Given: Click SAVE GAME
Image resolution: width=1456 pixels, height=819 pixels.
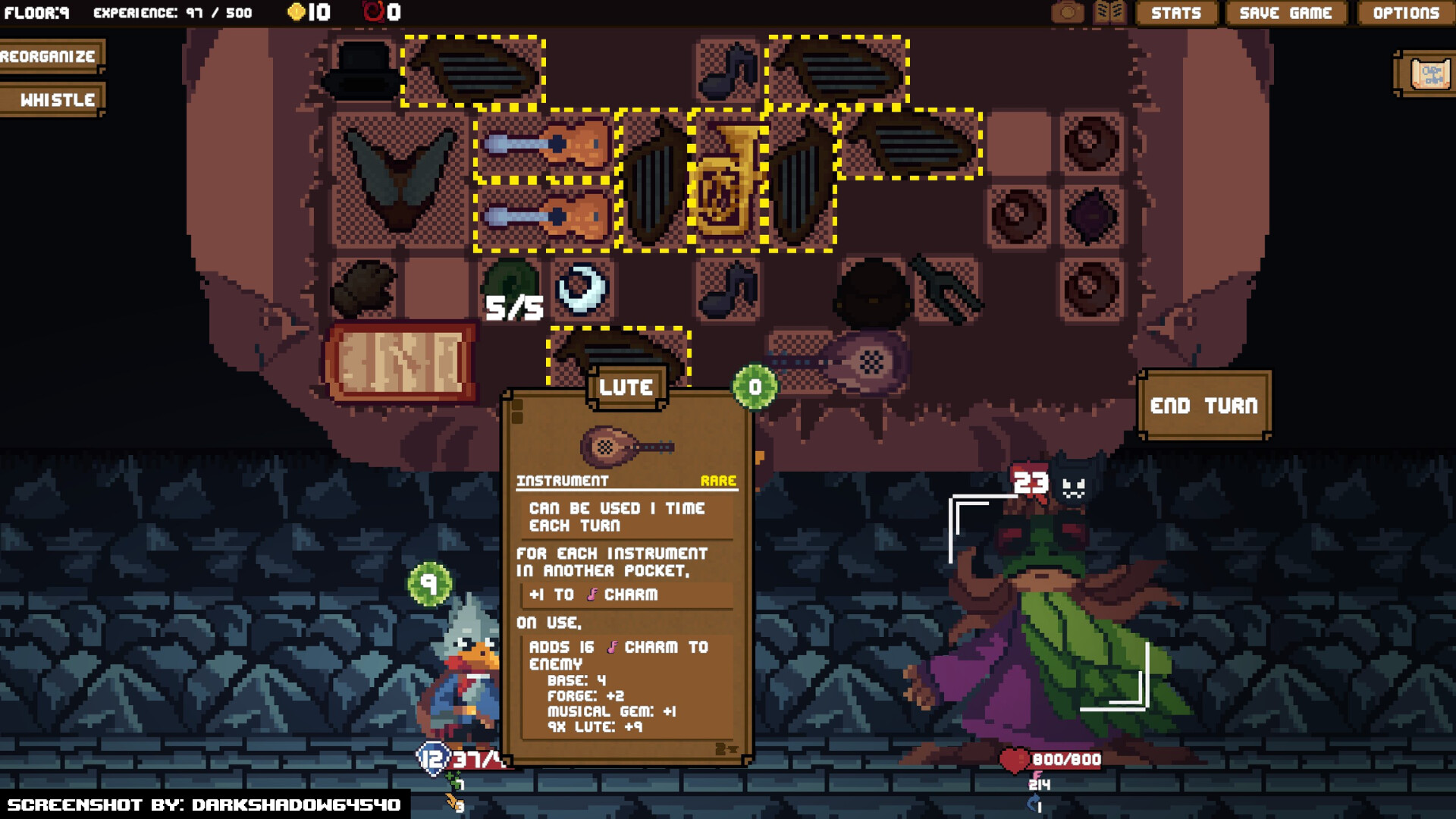Looking at the screenshot, I should [x=1285, y=13].
